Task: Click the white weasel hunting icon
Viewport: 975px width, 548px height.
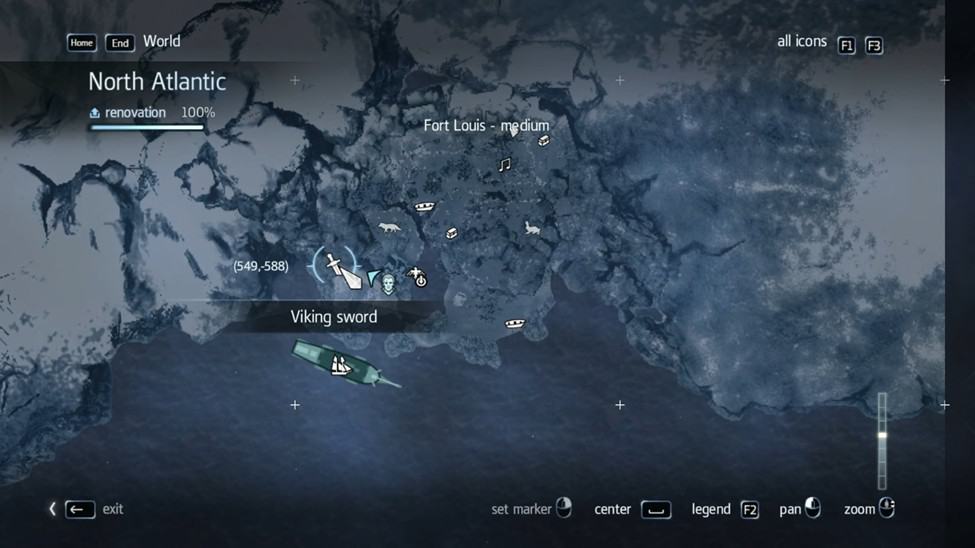Action: click(533, 229)
